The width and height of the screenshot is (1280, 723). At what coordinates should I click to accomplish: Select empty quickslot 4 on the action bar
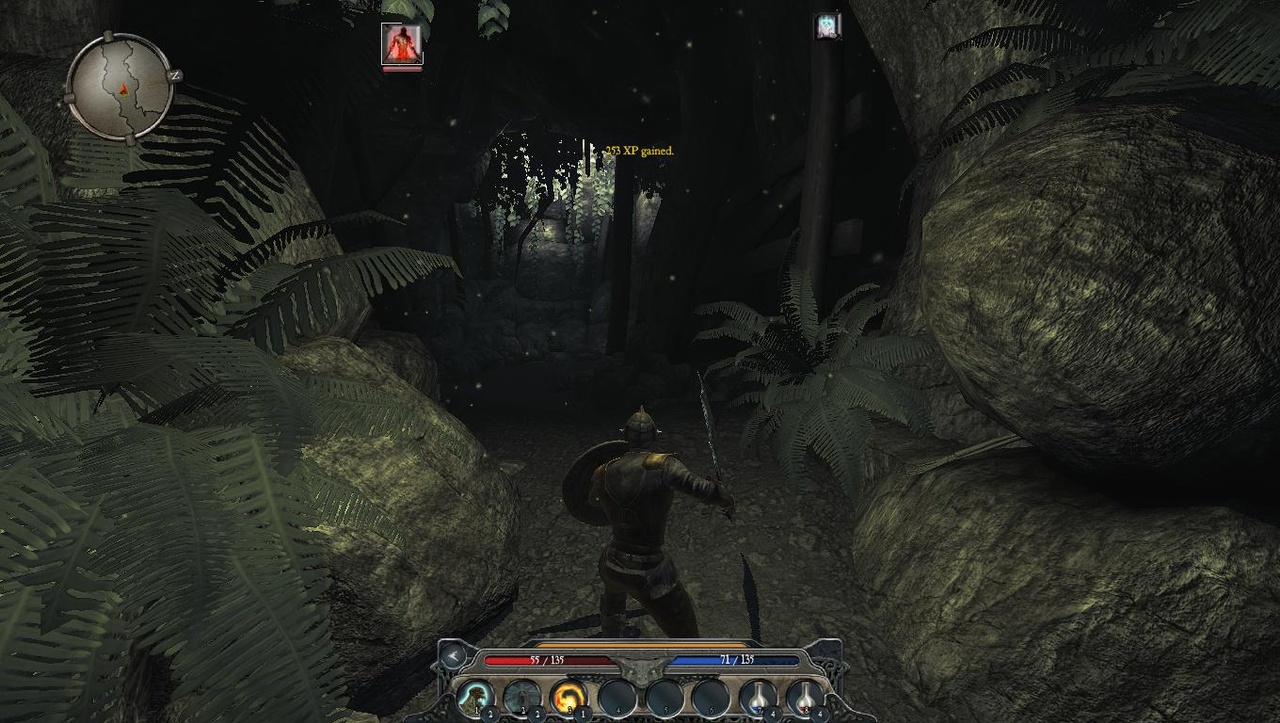click(617, 697)
